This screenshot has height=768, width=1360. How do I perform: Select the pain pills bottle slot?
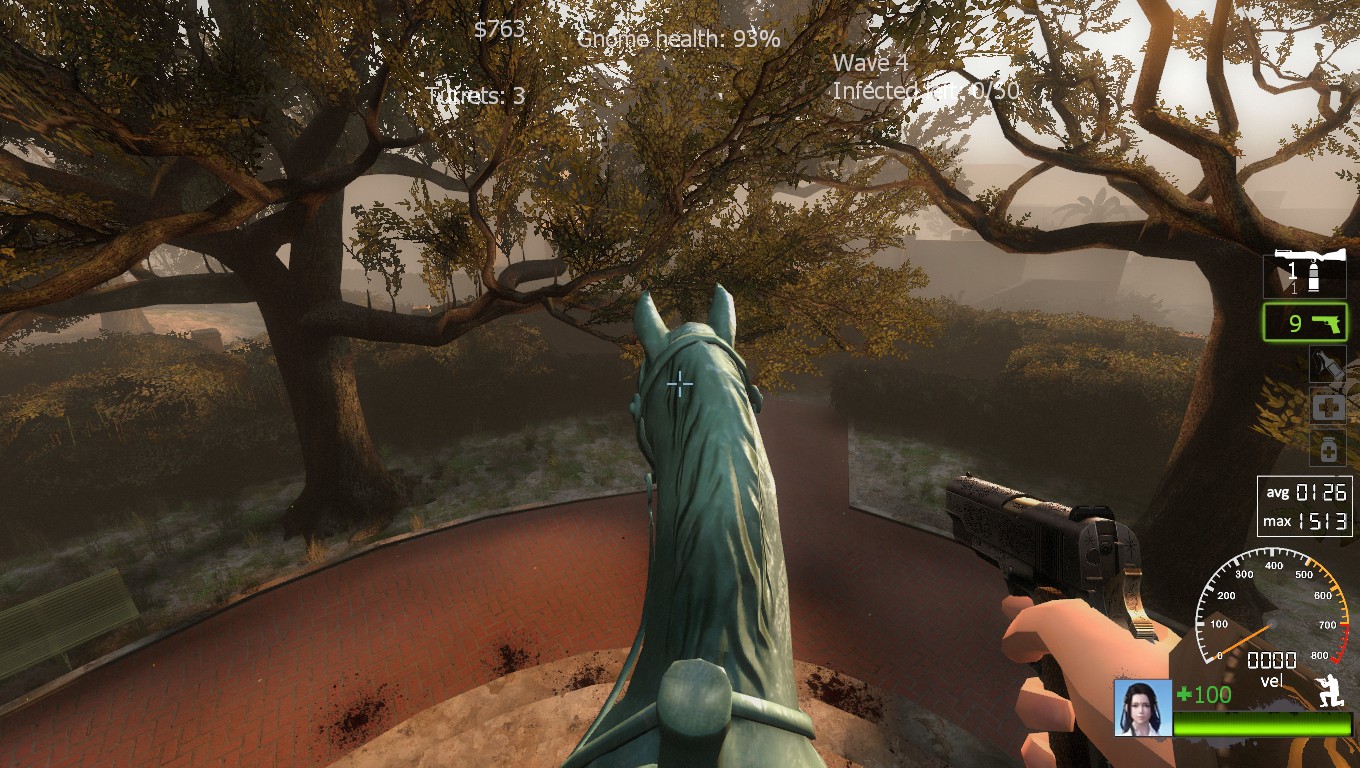coord(1328,448)
